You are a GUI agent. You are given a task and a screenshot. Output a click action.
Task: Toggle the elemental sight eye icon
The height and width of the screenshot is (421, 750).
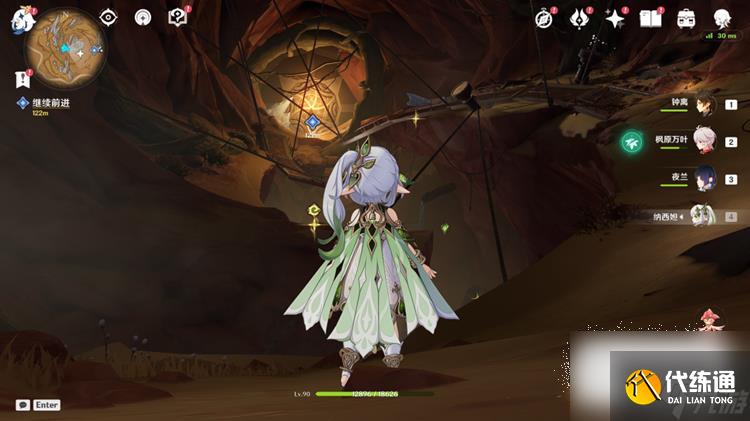click(x=108, y=18)
